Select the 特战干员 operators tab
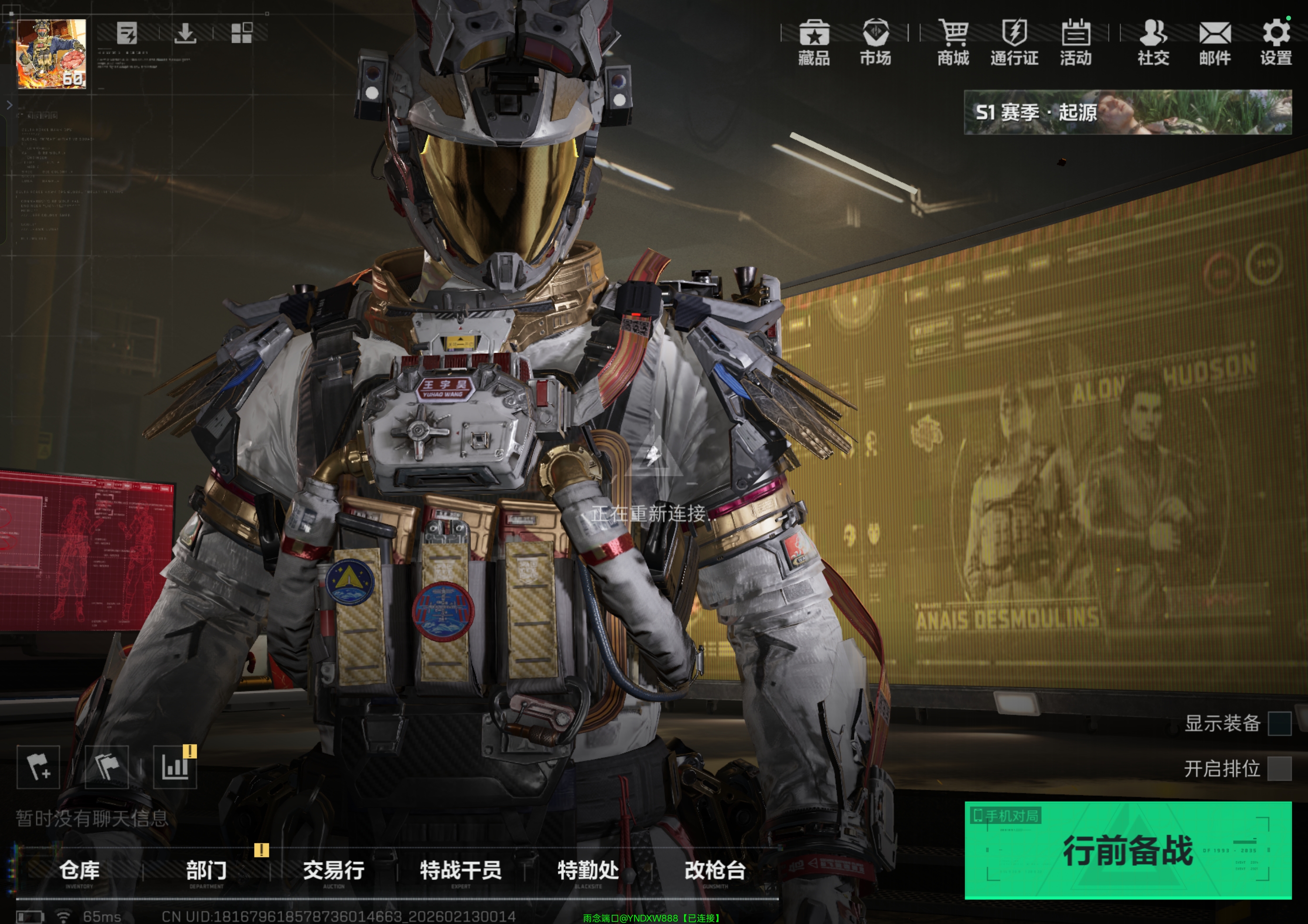This screenshot has height=924, width=1308. coord(460,871)
